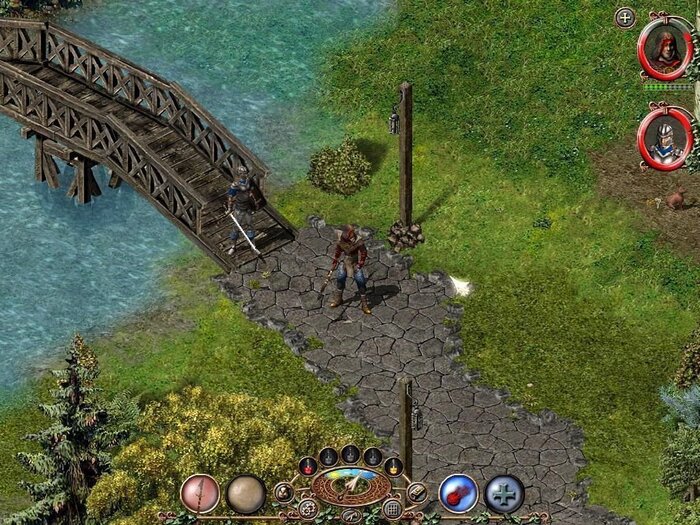This screenshot has height=525, width=700.
Task: Select the staff weapon slot
Action: coord(200,493)
